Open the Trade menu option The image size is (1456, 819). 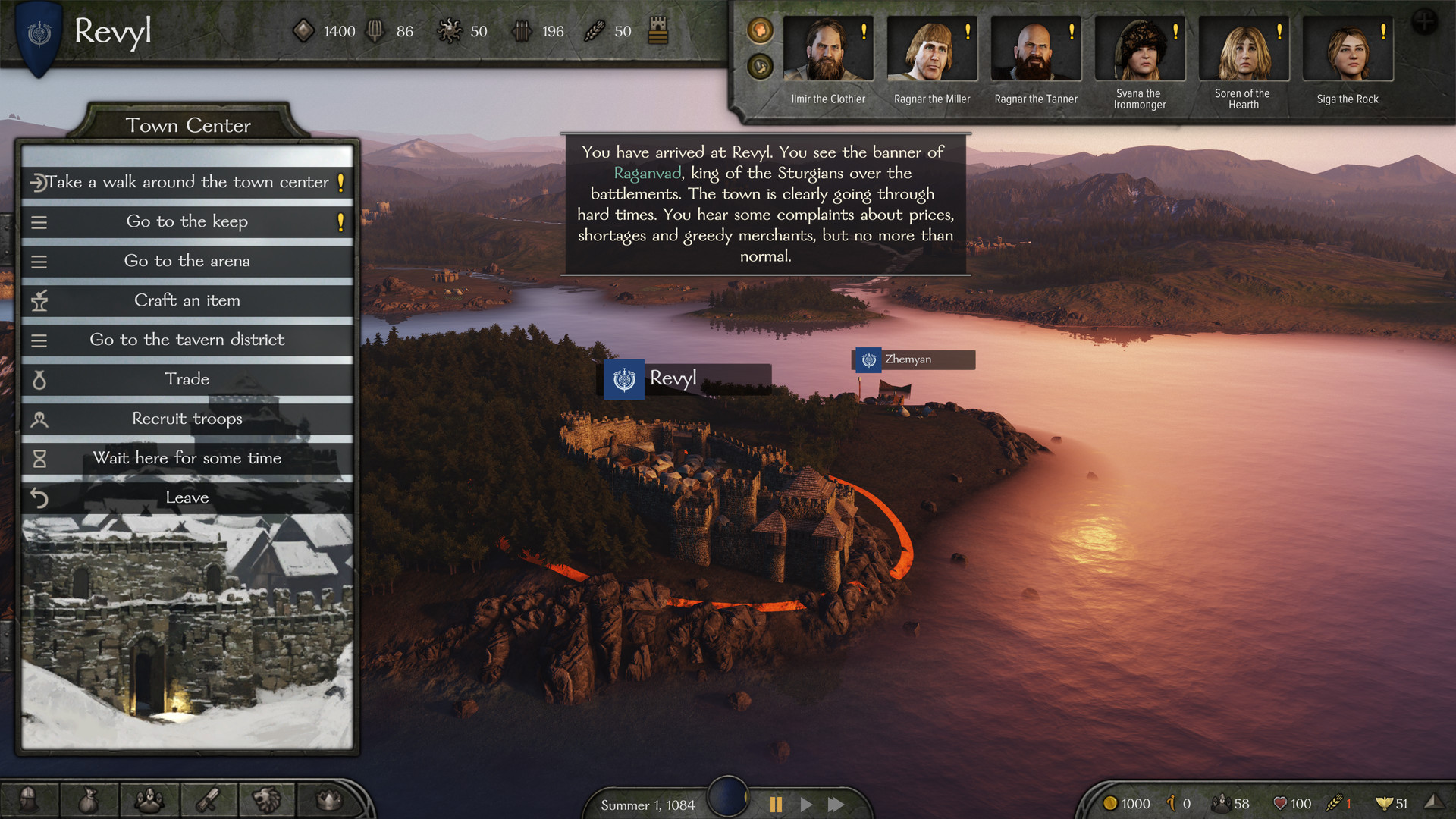pos(187,379)
